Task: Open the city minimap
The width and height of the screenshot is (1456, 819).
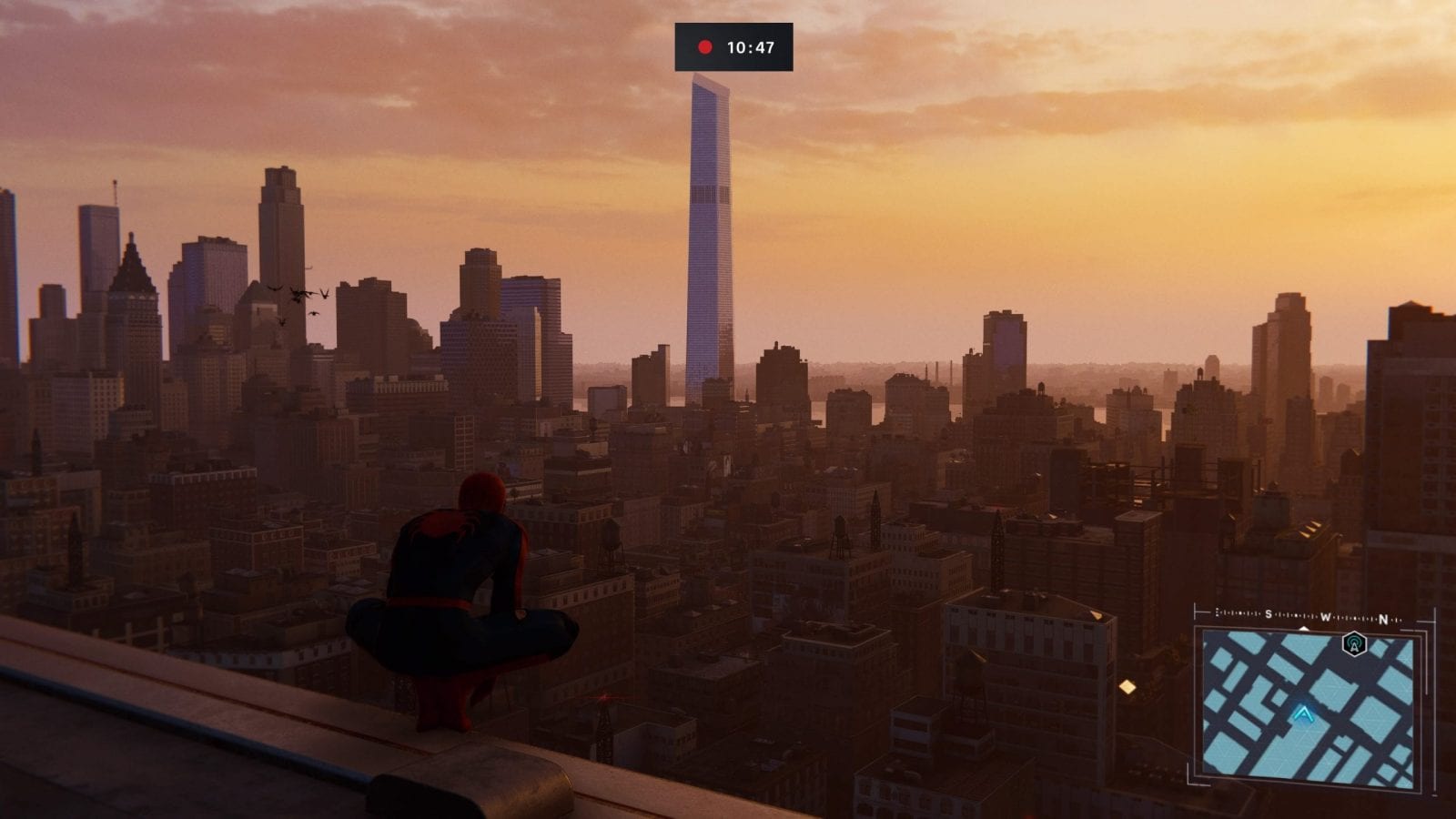Action: (x=1308, y=708)
